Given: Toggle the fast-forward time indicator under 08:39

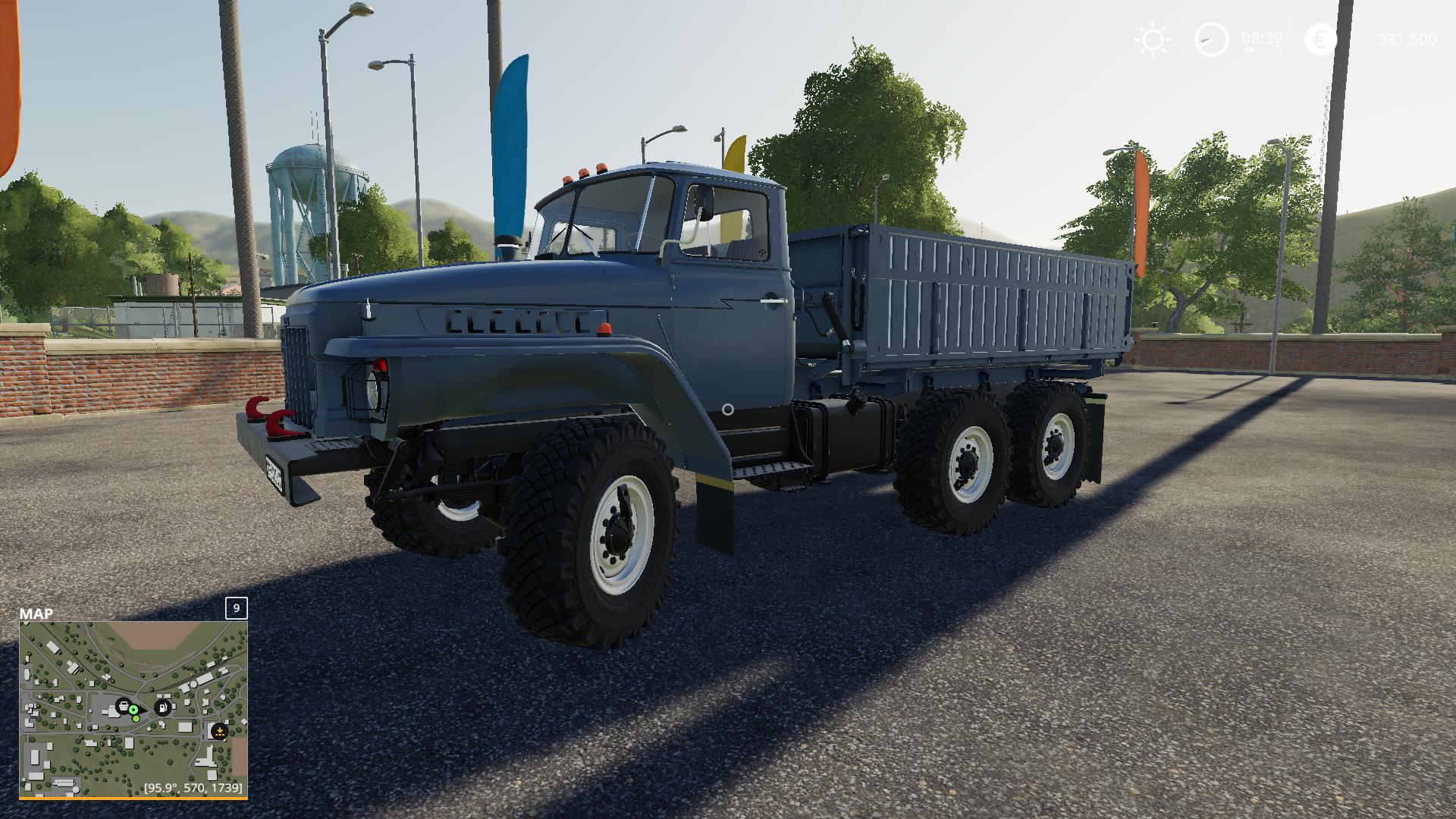Looking at the screenshot, I should [1249, 49].
